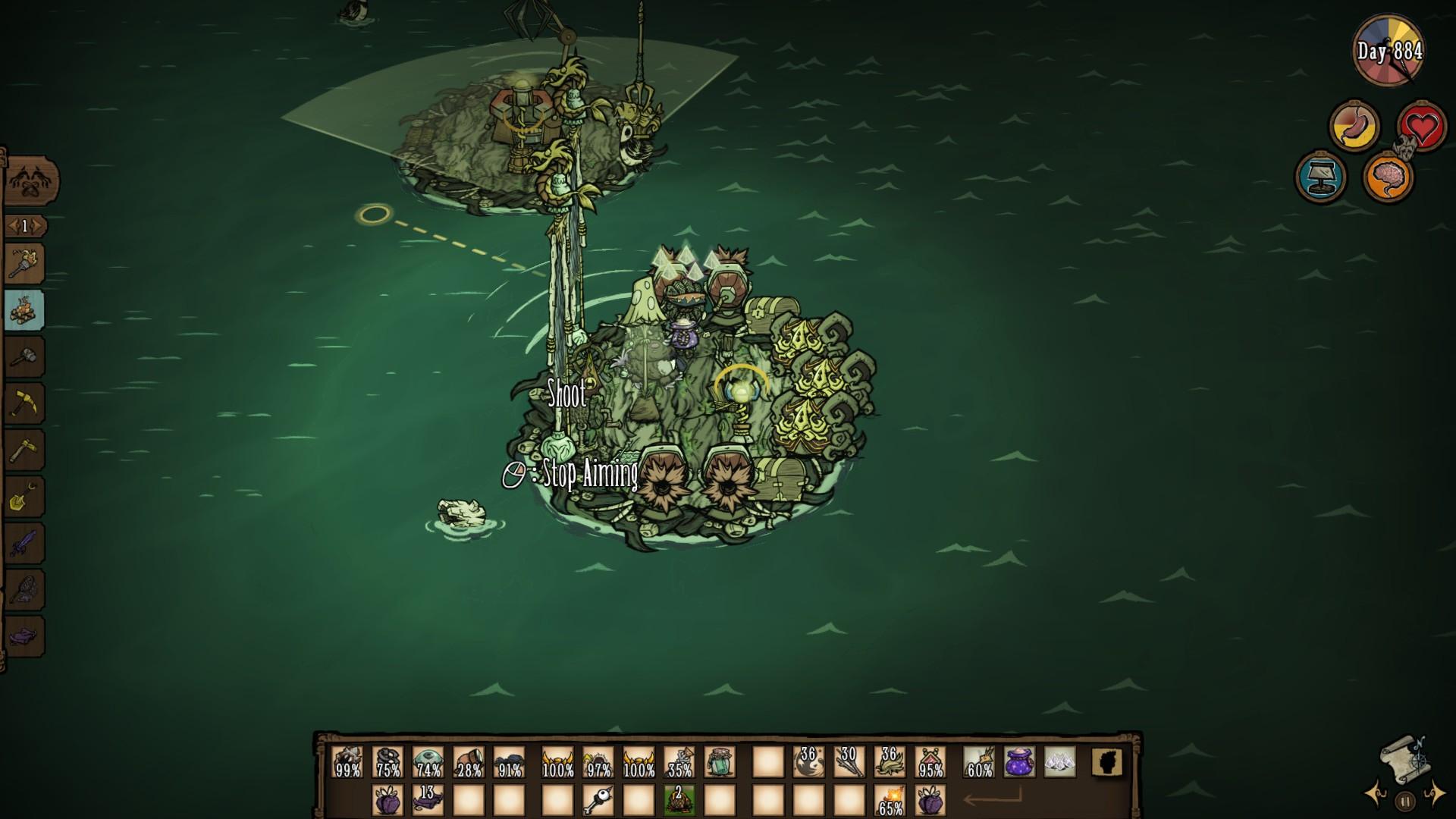Image resolution: width=1456 pixels, height=819 pixels.
Task: Select the golden axe recipe
Action: [x=25, y=450]
